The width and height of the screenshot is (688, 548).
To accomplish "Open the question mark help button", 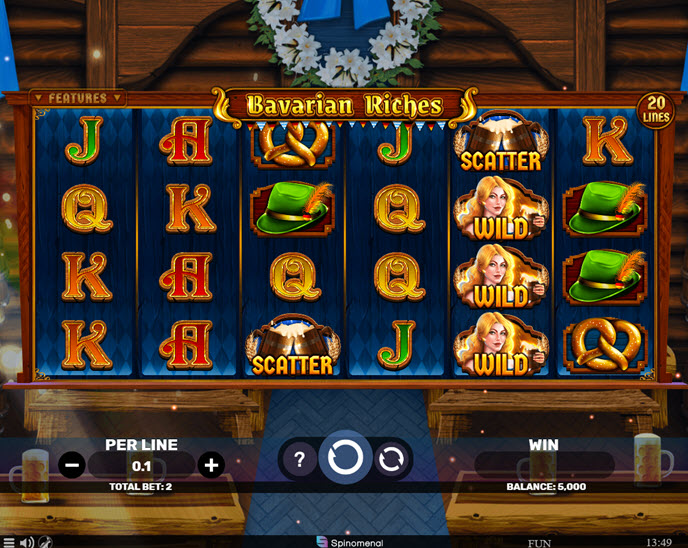I will click(297, 460).
